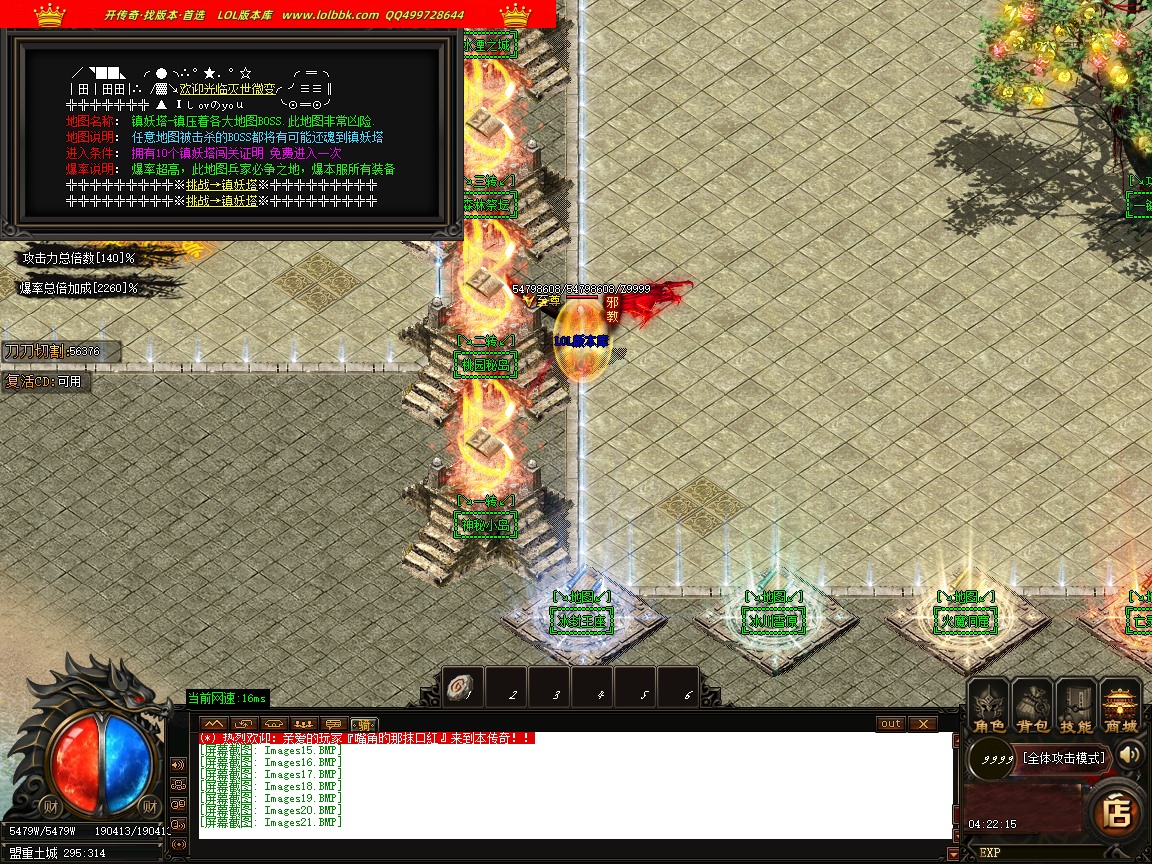Click the round 店 shop button

(1115, 813)
